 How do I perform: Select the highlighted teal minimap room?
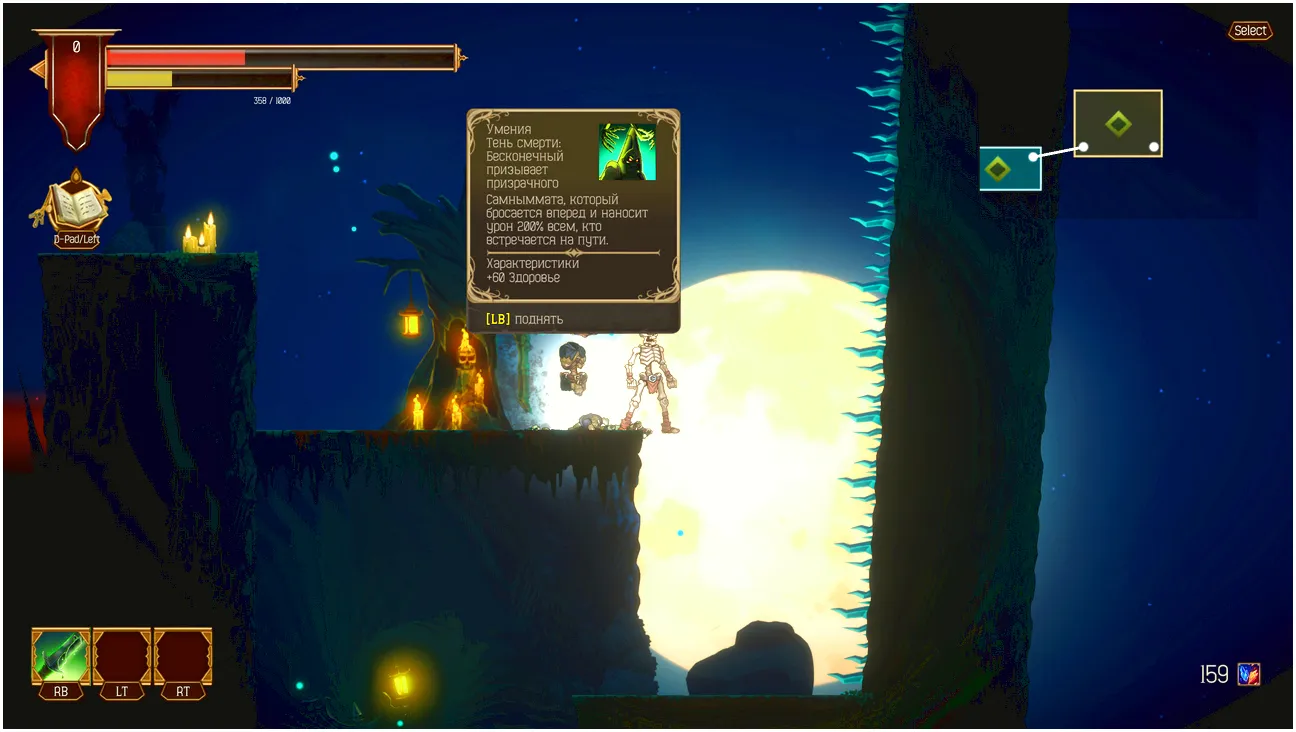[x=1010, y=169]
